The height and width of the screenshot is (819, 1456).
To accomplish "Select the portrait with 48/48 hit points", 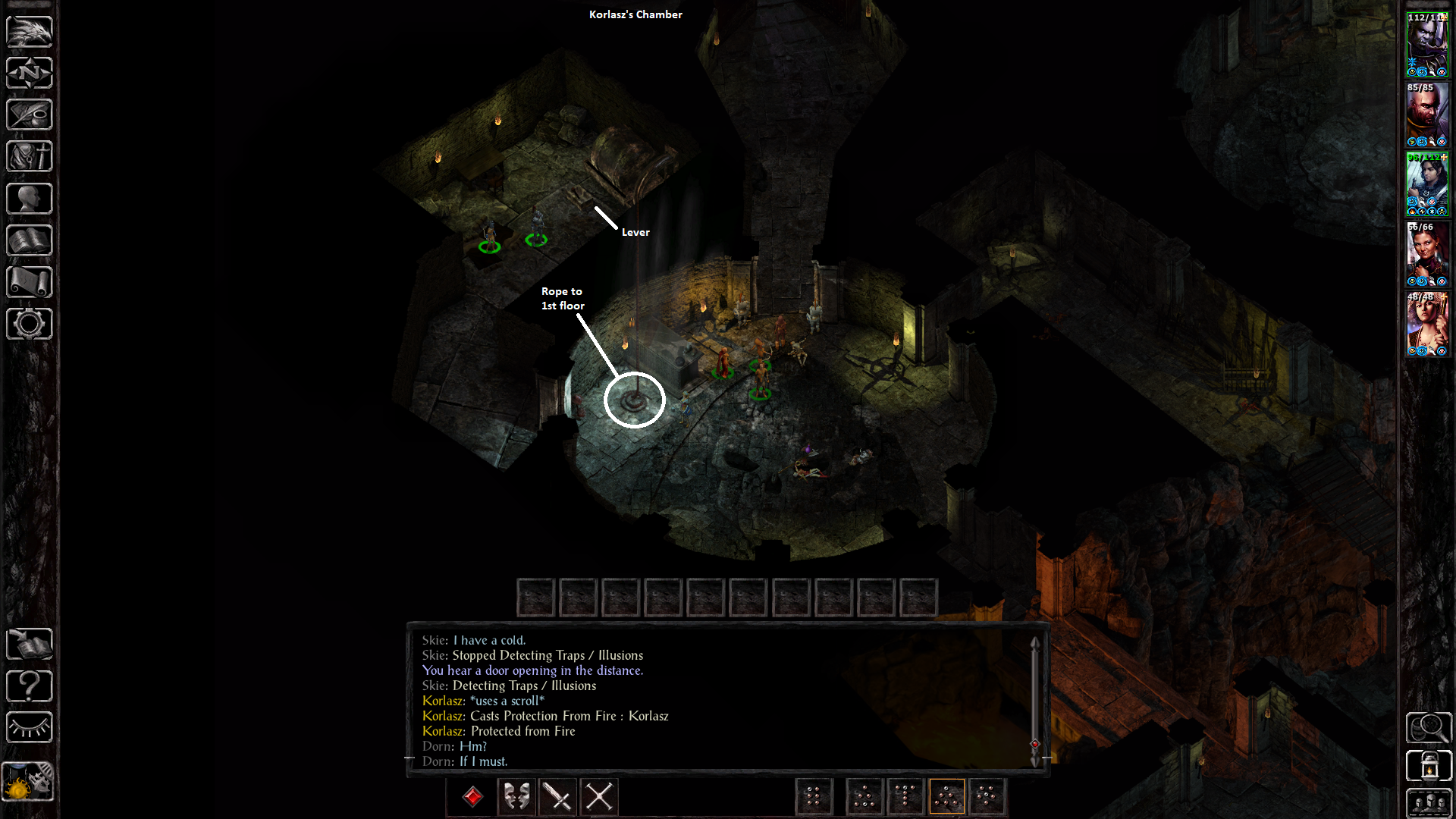I will tap(1427, 324).
